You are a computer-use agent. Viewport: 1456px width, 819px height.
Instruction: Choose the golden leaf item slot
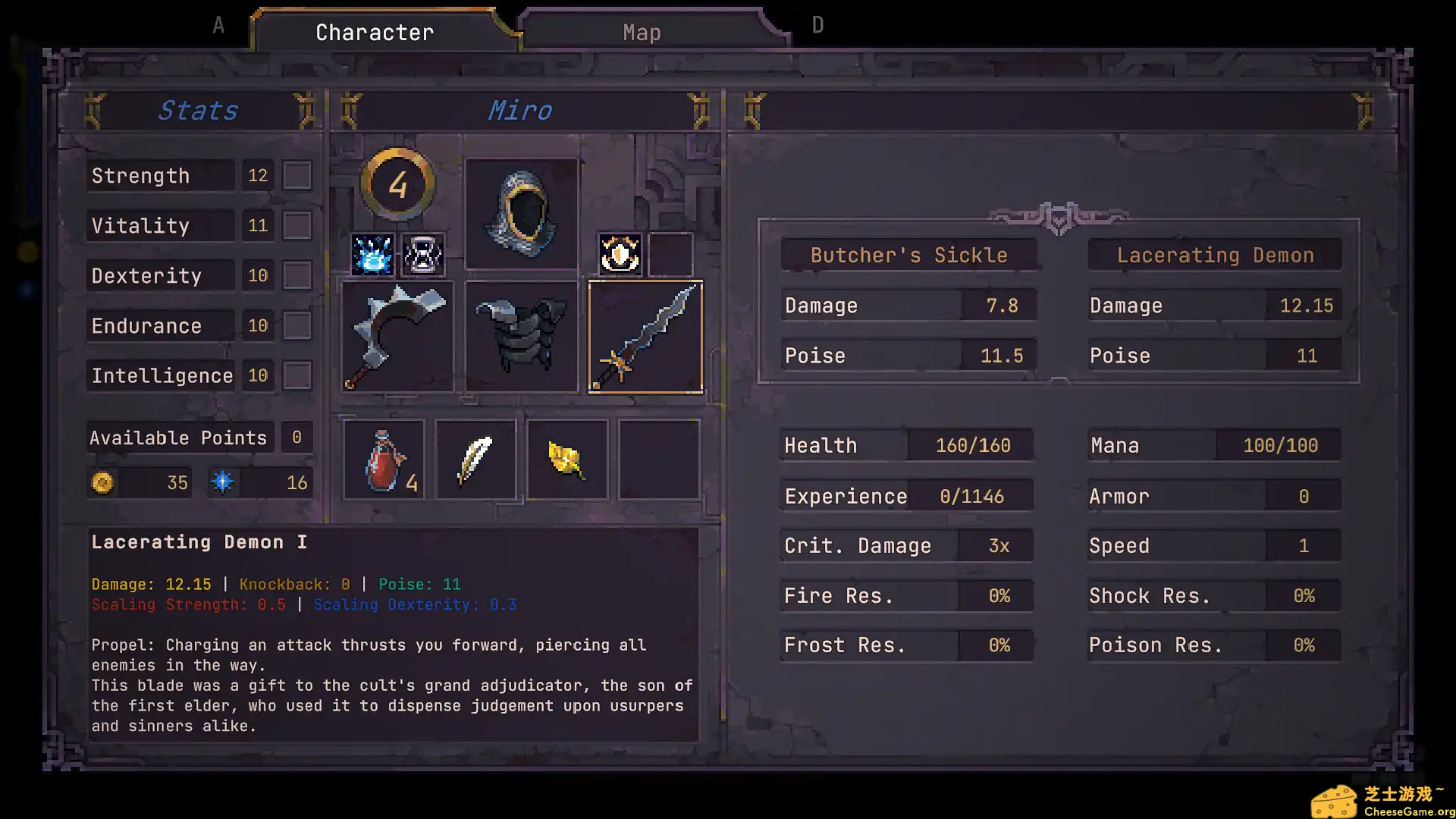point(567,460)
